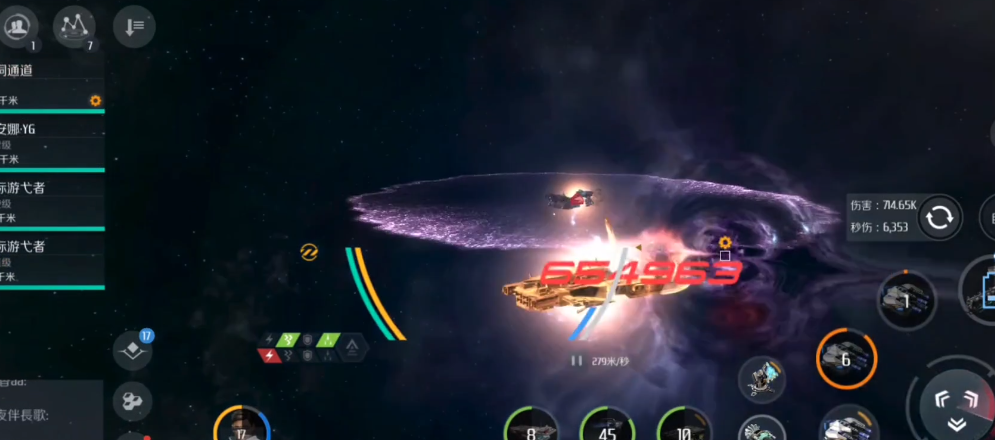This screenshot has height=440, width=995.
Task: Click the damage stats refresh button
Action: coord(939,218)
